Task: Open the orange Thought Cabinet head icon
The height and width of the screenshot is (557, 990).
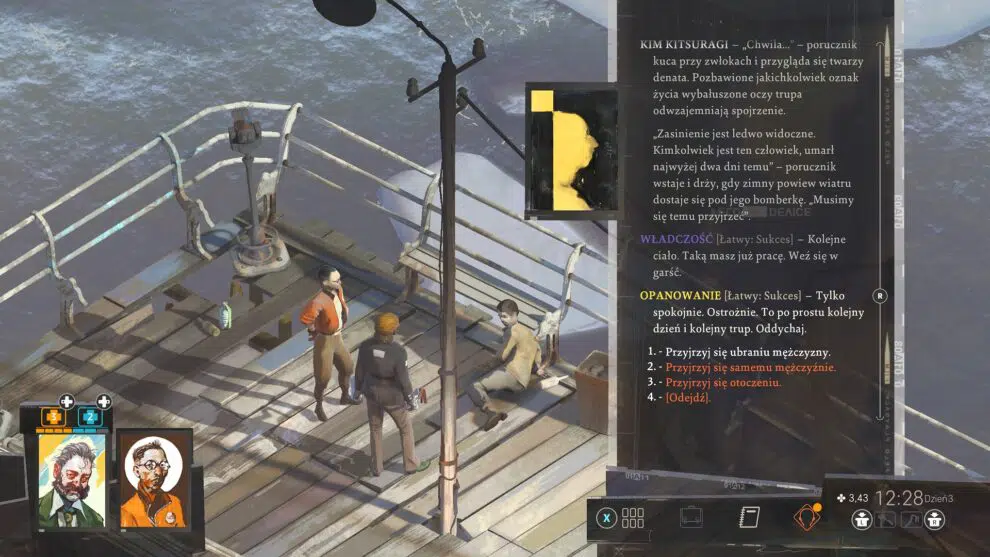Action: [805, 518]
